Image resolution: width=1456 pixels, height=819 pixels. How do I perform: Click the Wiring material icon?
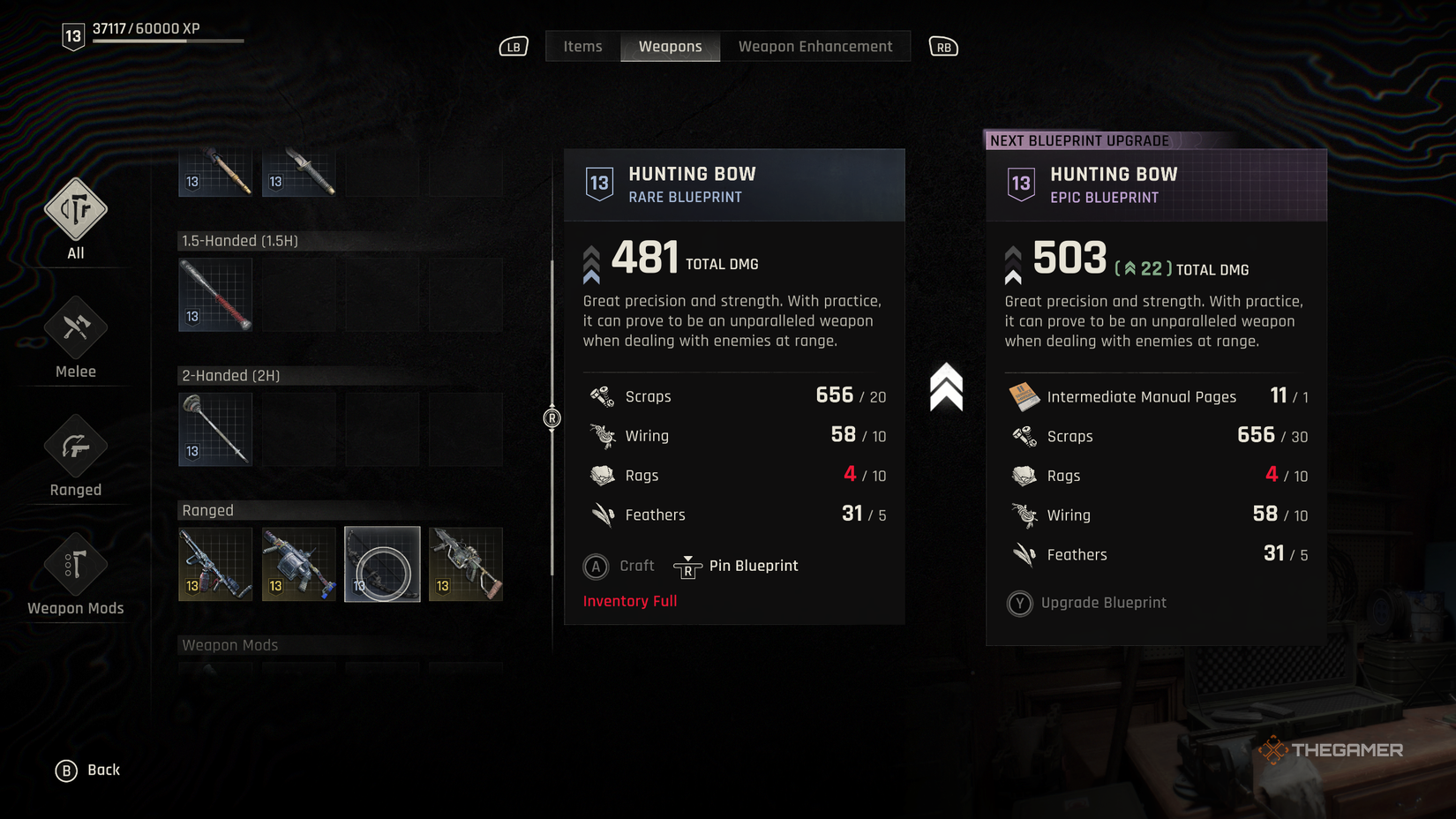pyautogui.click(x=603, y=435)
